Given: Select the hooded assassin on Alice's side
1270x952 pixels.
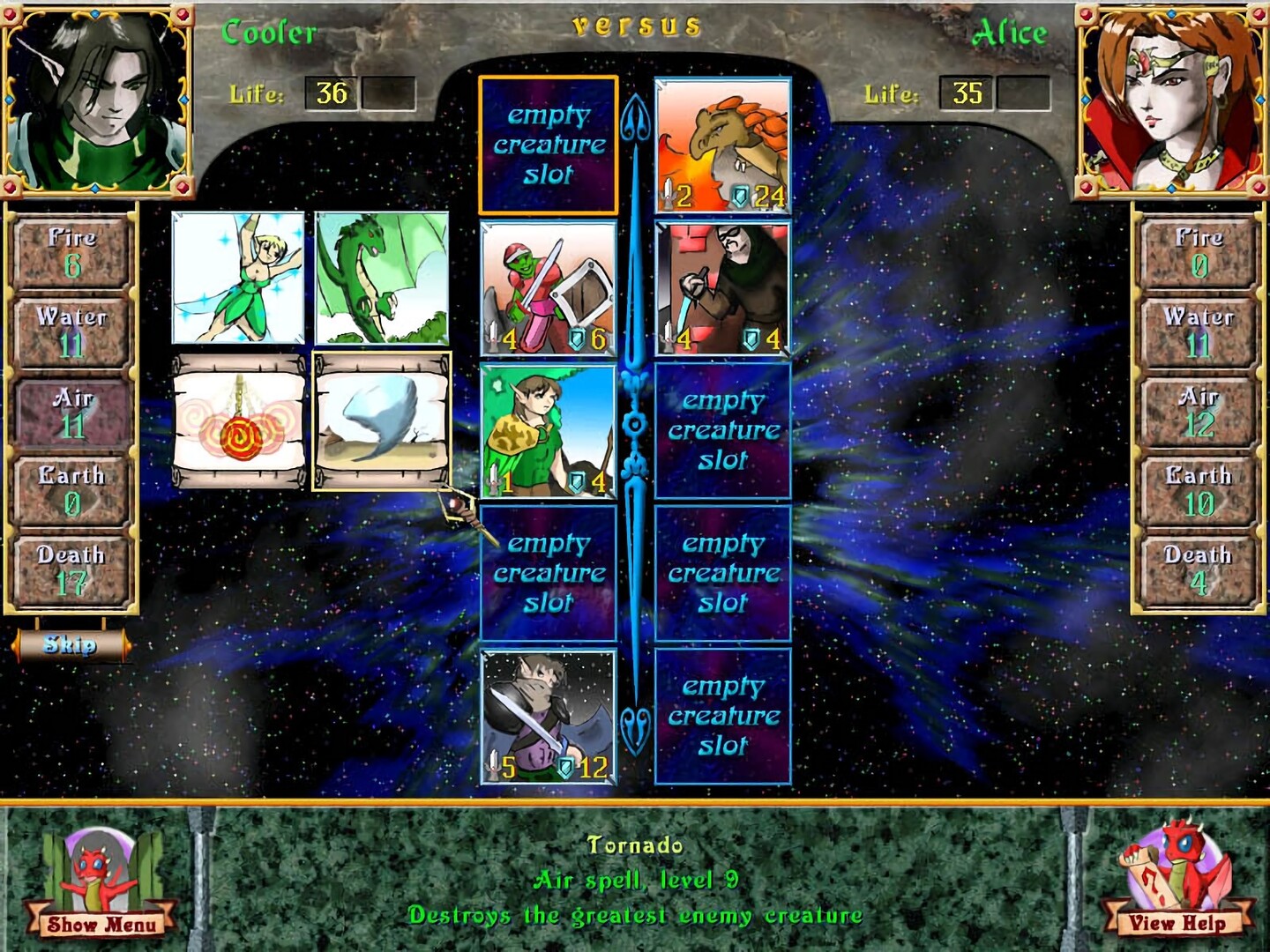Looking at the screenshot, I should 722,286.
